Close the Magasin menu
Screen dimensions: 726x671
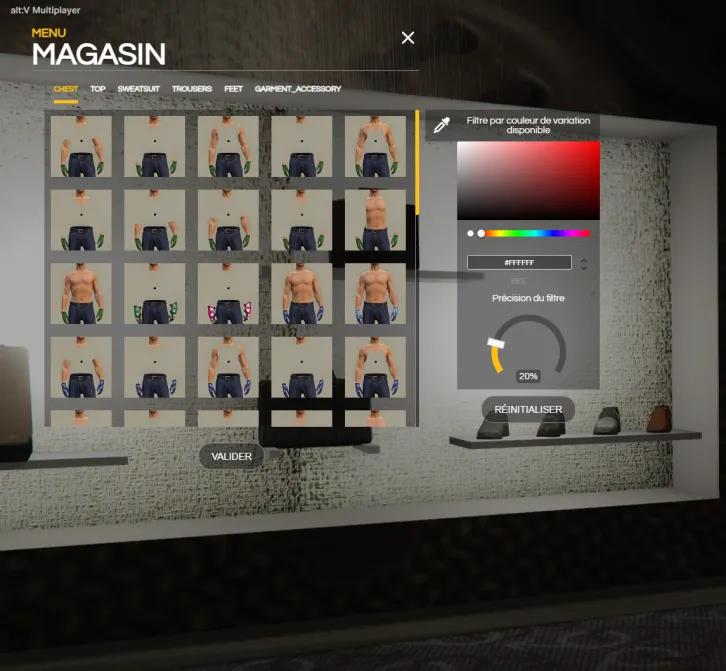coord(408,38)
